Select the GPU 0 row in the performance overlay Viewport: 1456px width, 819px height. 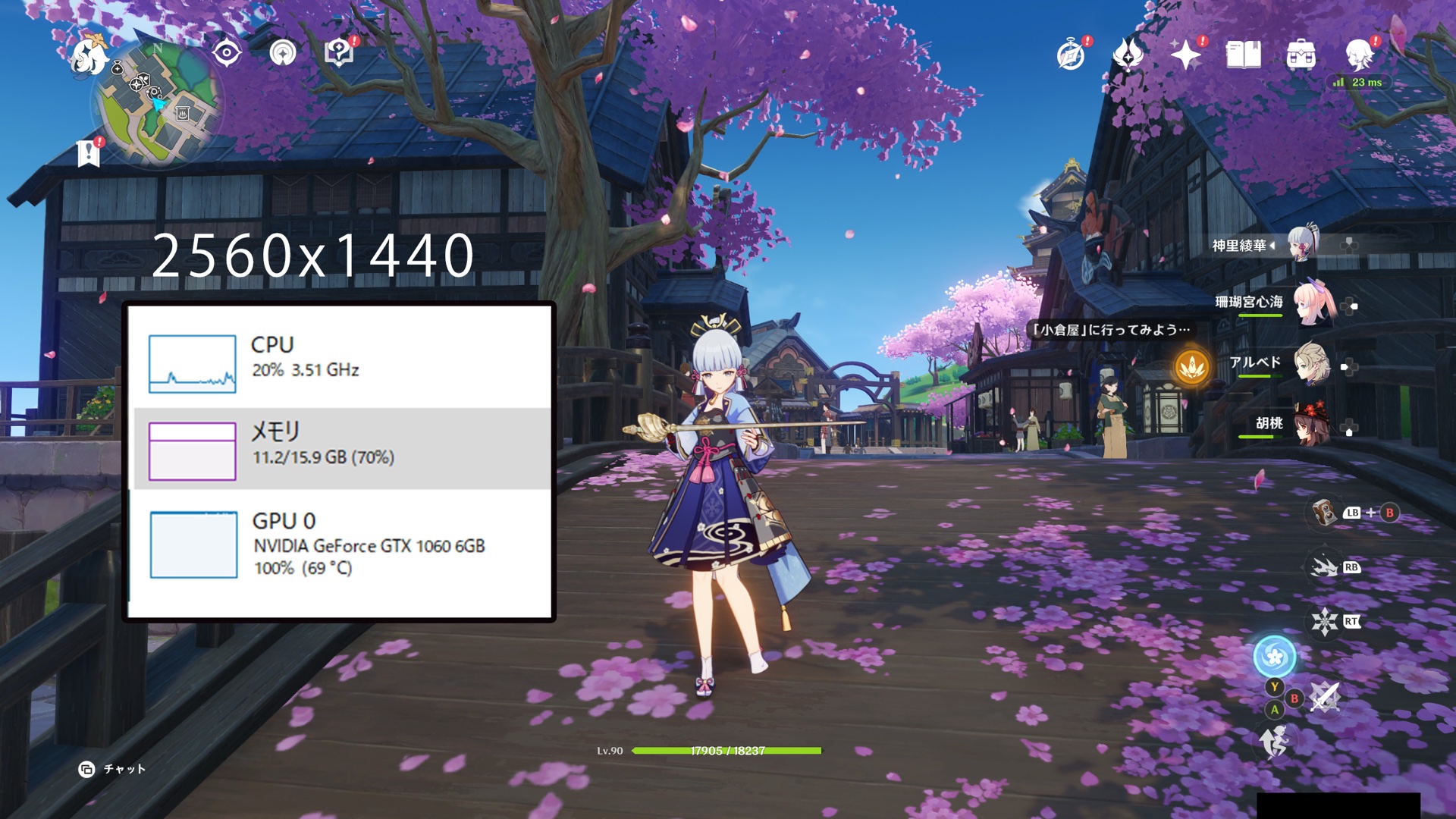click(341, 544)
